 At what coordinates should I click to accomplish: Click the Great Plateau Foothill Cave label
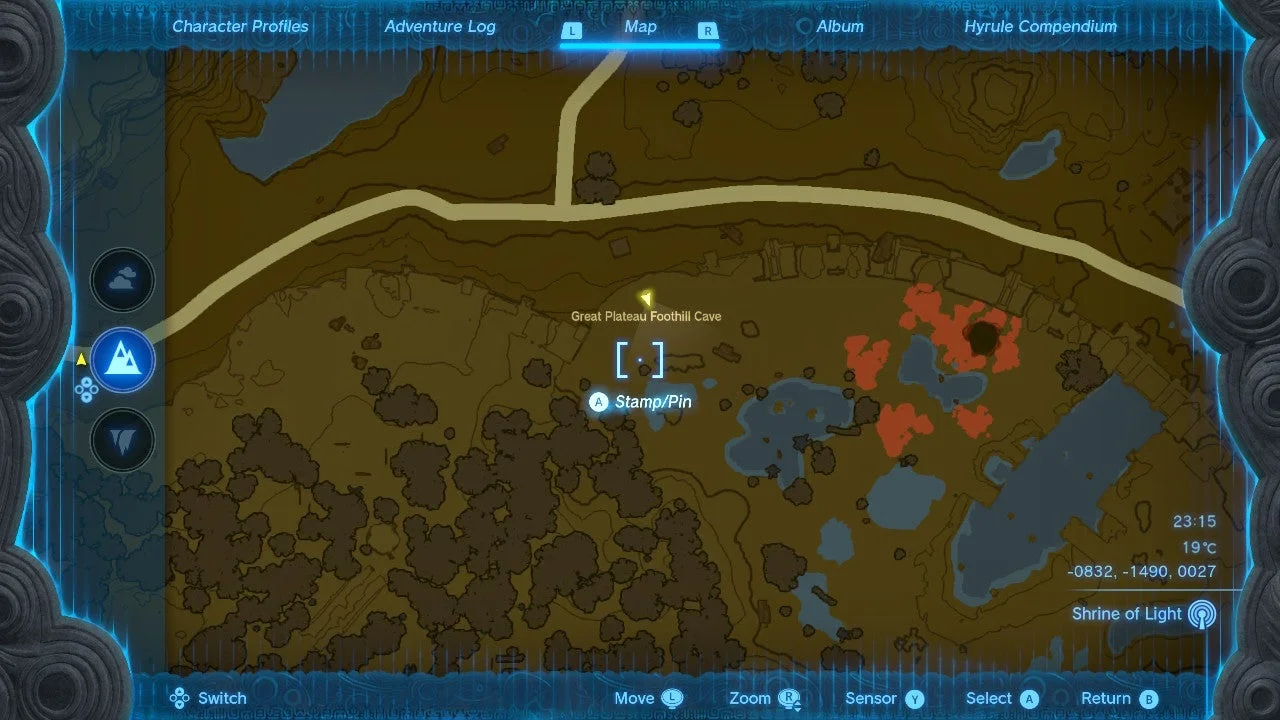pyautogui.click(x=644, y=314)
